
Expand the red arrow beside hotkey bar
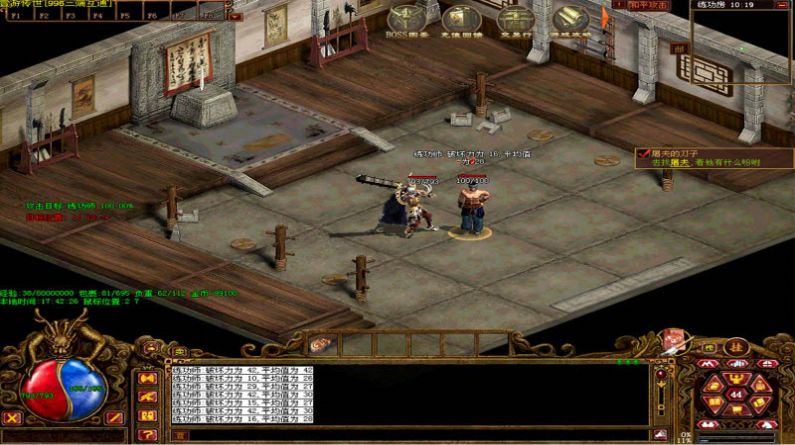coord(235,16)
